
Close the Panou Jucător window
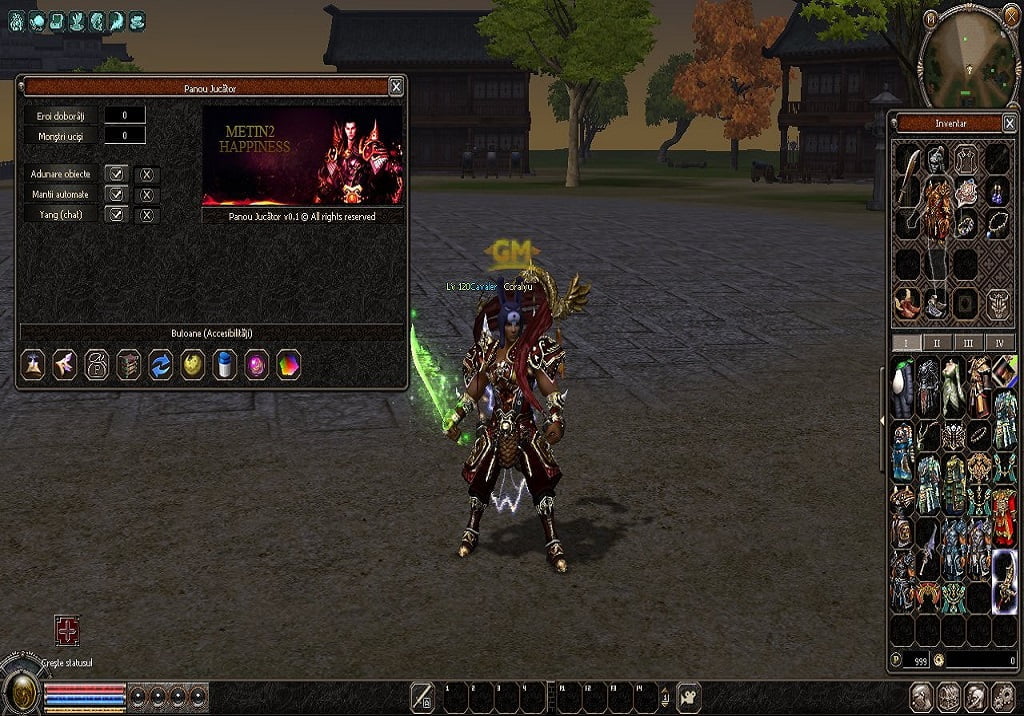[x=396, y=87]
